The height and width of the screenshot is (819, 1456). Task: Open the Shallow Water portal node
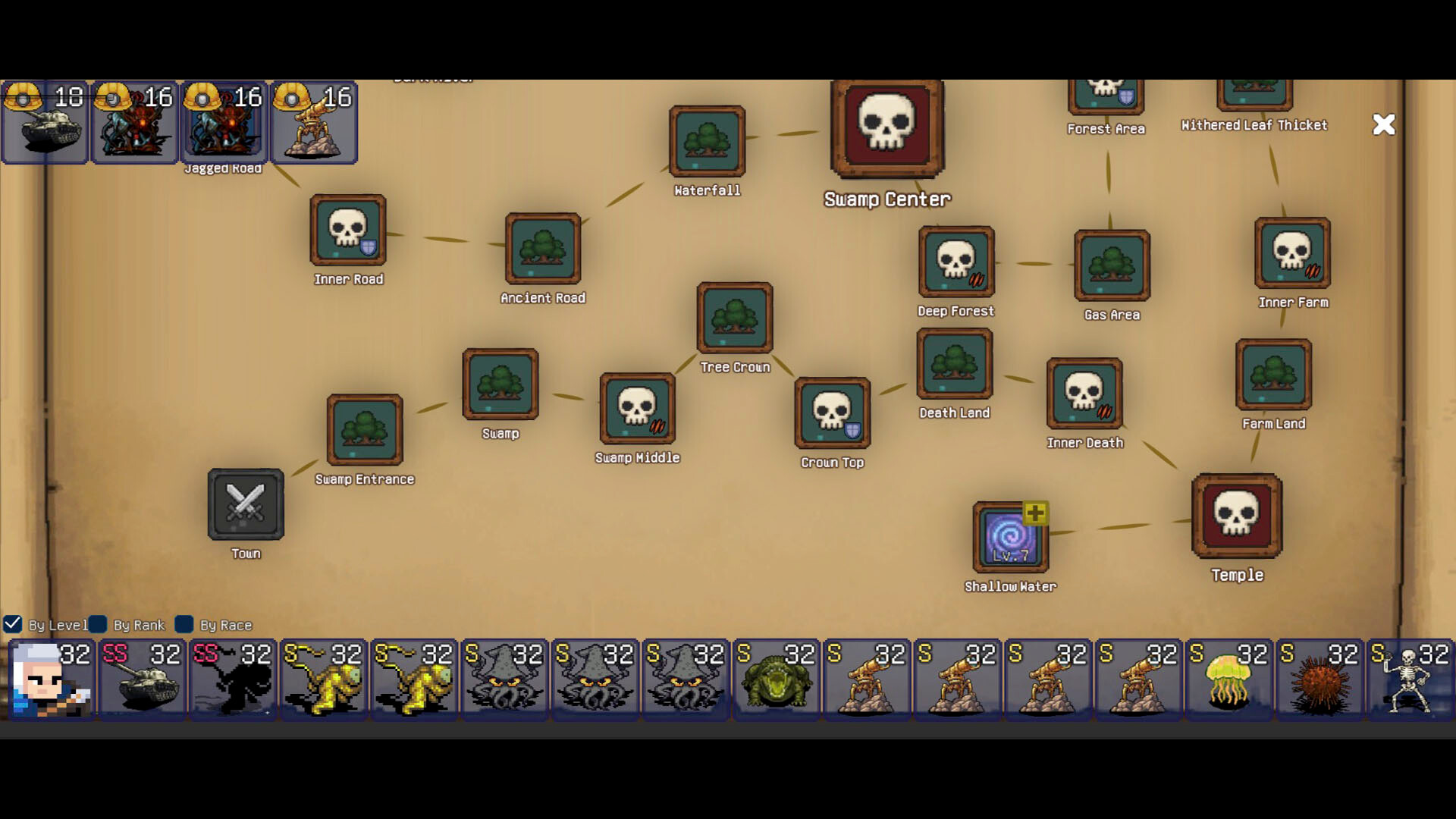1009,538
